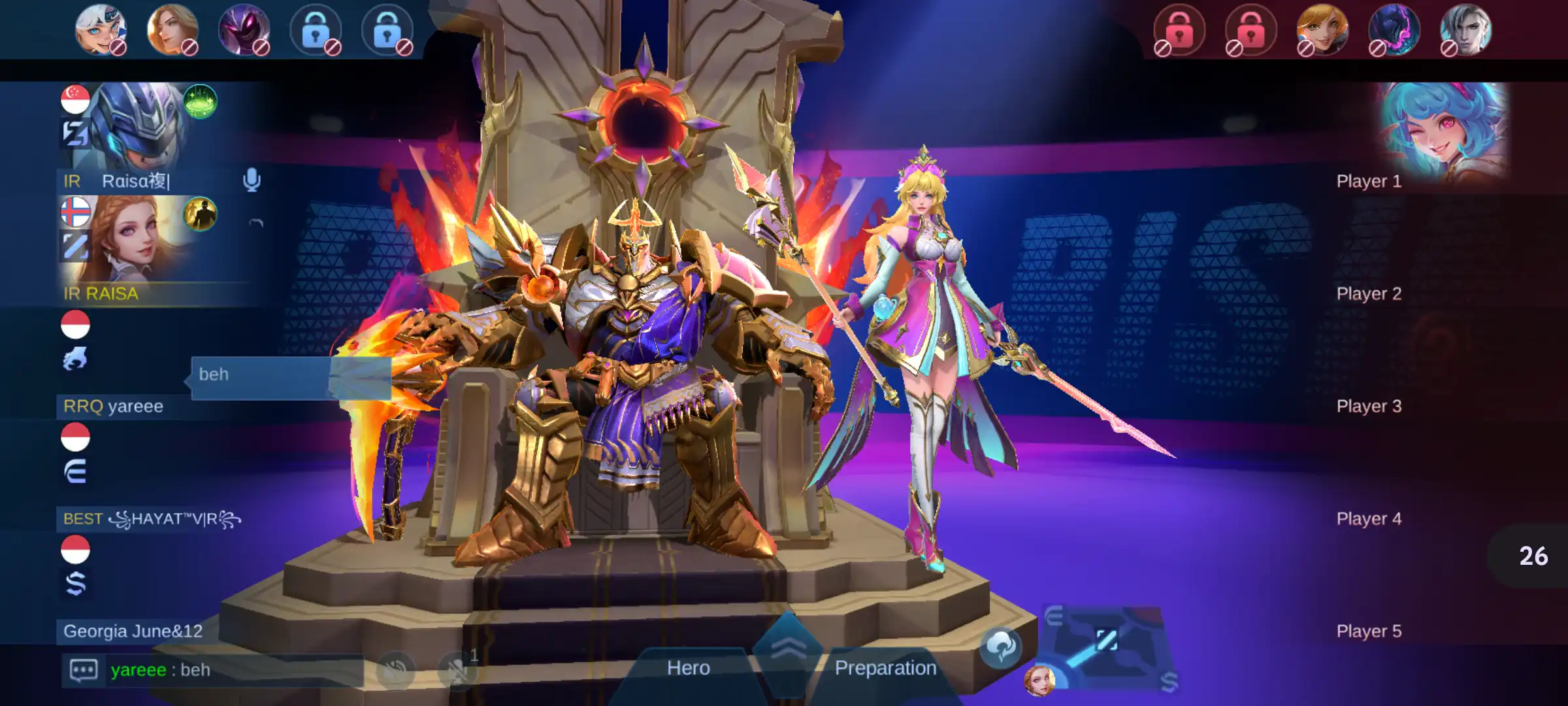
Task: Click the microphone icon next to Raisa
Action: 252,180
